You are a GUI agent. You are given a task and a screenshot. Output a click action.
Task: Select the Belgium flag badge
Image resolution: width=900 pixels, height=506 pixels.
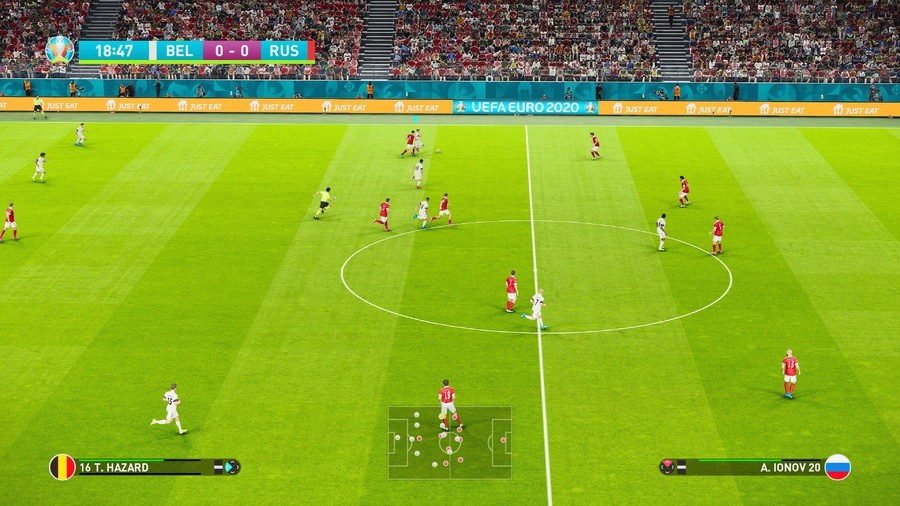point(62,467)
